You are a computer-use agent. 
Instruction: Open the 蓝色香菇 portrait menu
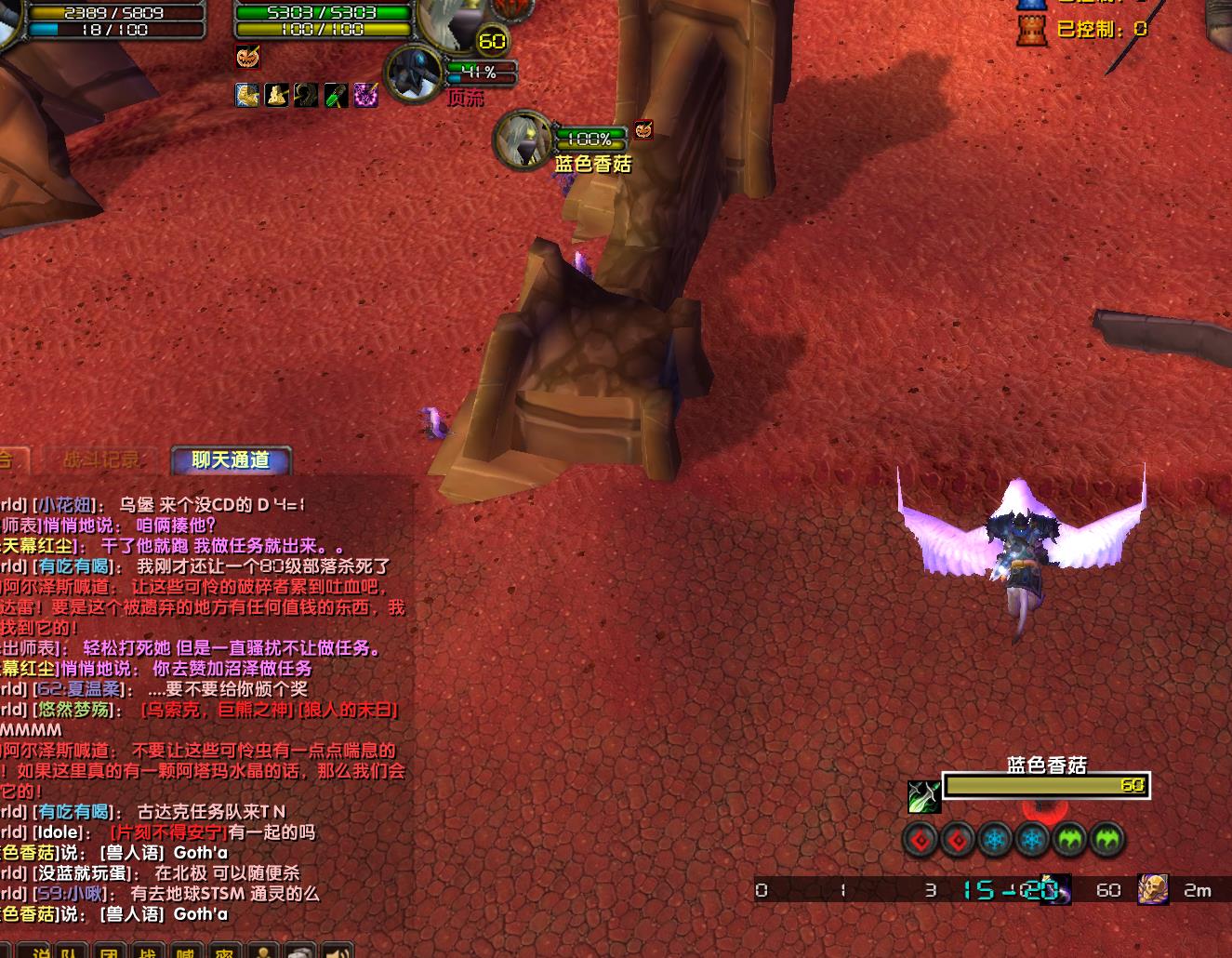523,139
